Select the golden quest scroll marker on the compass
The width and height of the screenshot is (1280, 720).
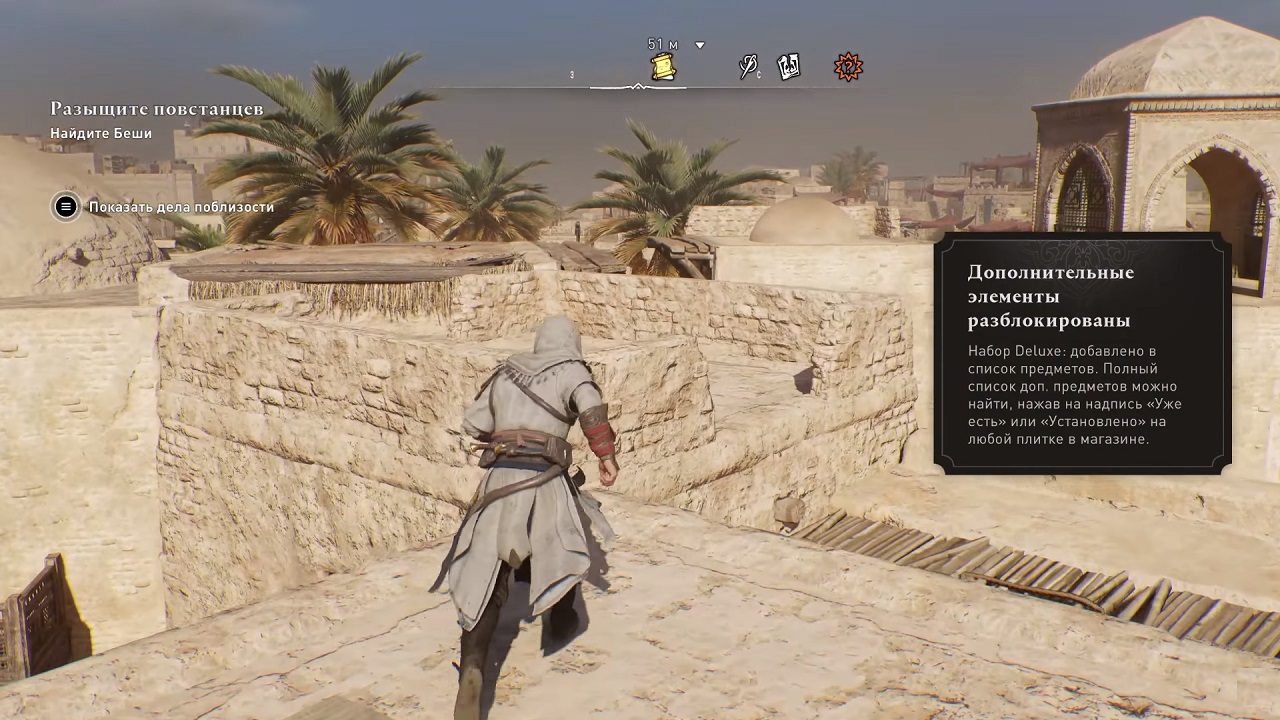pos(662,67)
